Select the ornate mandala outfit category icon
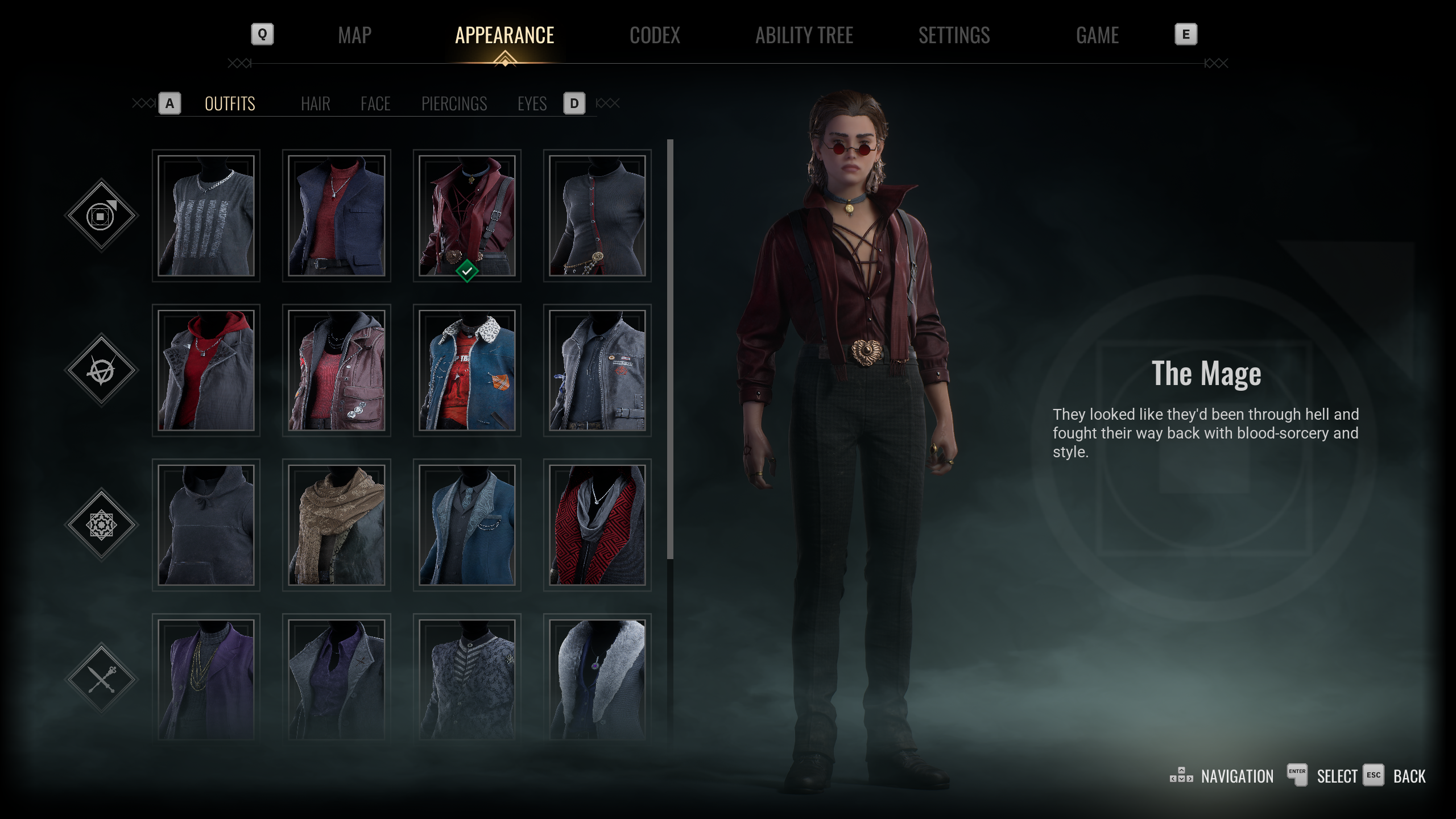Image resolution: width=1456 pixels, height=819 pixels. tap(101, 524)
